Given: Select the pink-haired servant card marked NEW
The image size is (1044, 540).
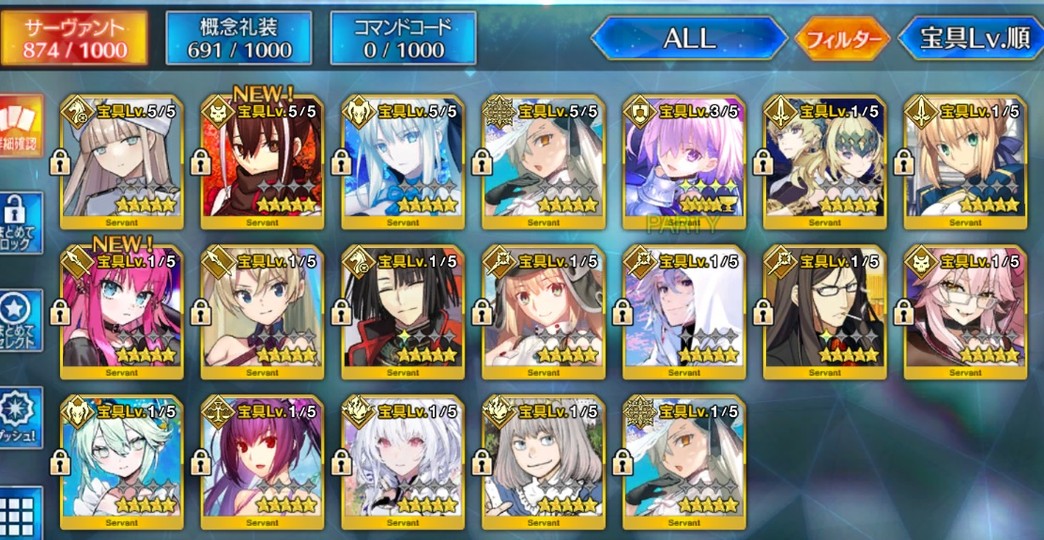Looking at the screenshot, I should (x=122, y=308).
